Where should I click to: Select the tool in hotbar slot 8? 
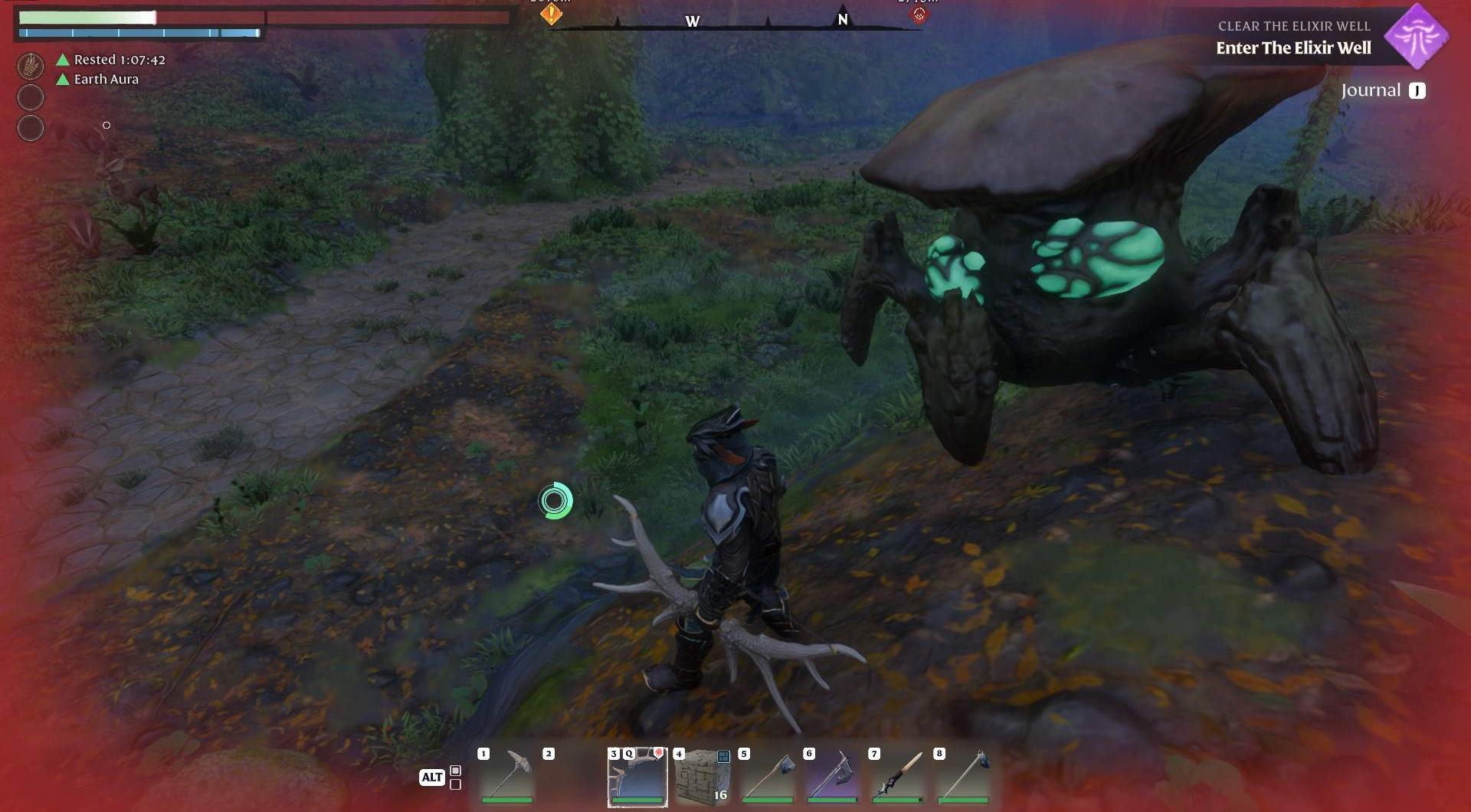click(x=963, y=775)
